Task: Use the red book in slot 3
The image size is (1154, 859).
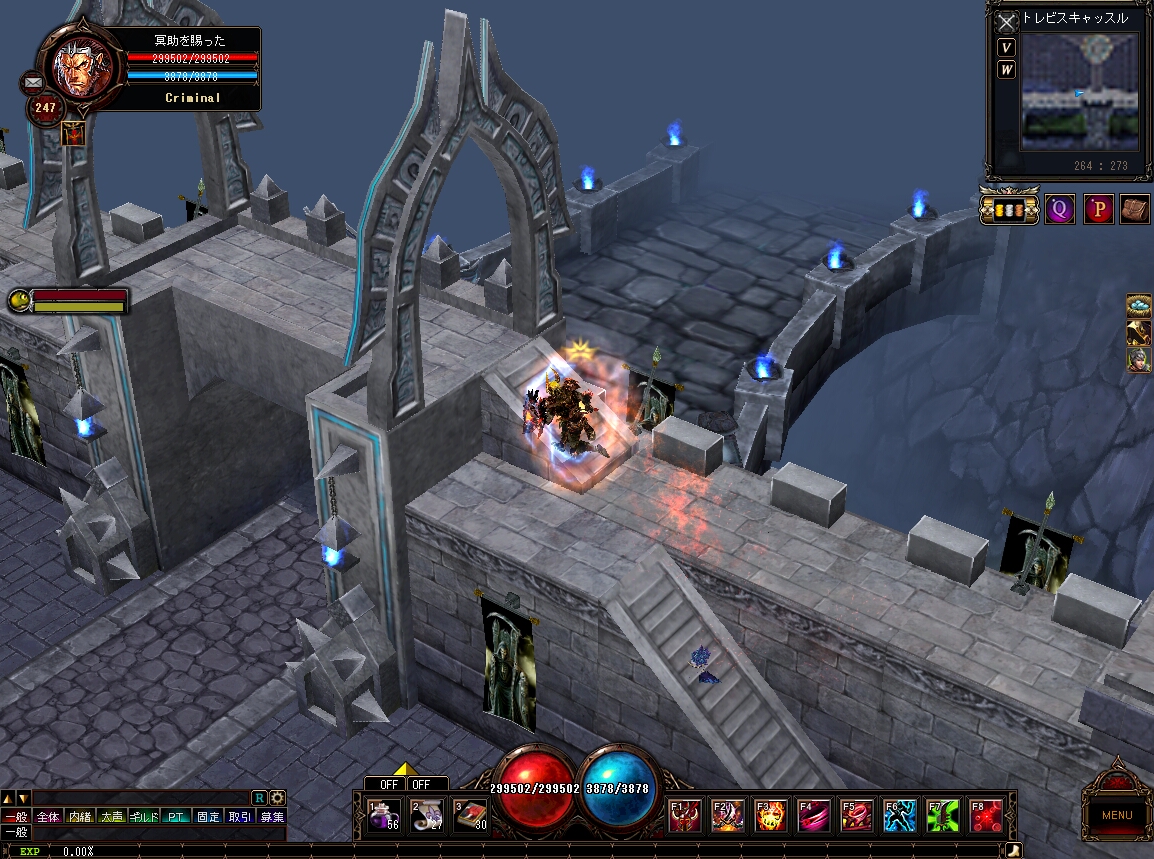Action: pos(470,815)
